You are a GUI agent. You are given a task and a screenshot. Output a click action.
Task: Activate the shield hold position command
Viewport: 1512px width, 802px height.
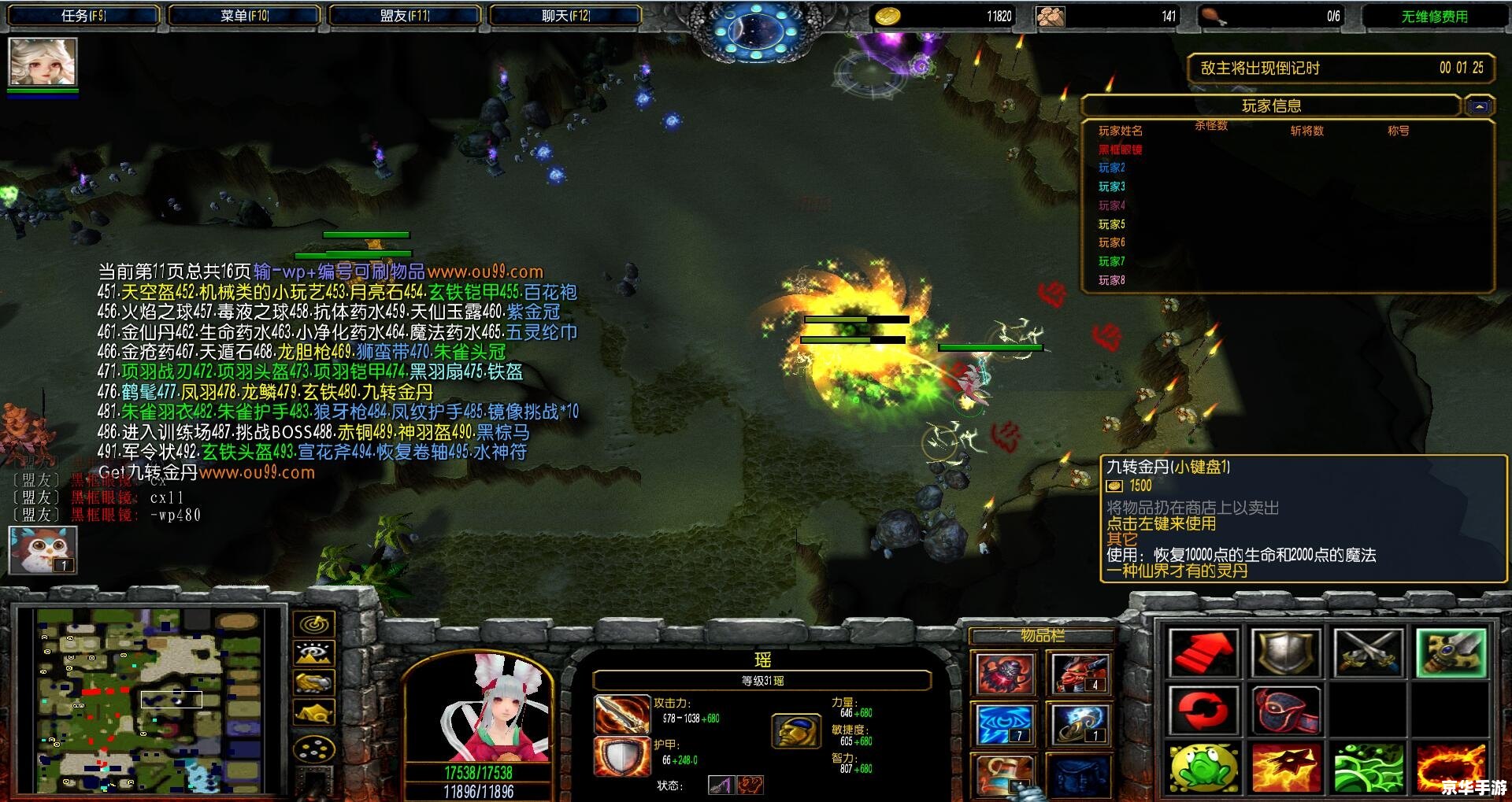(x=1285, y=652)
